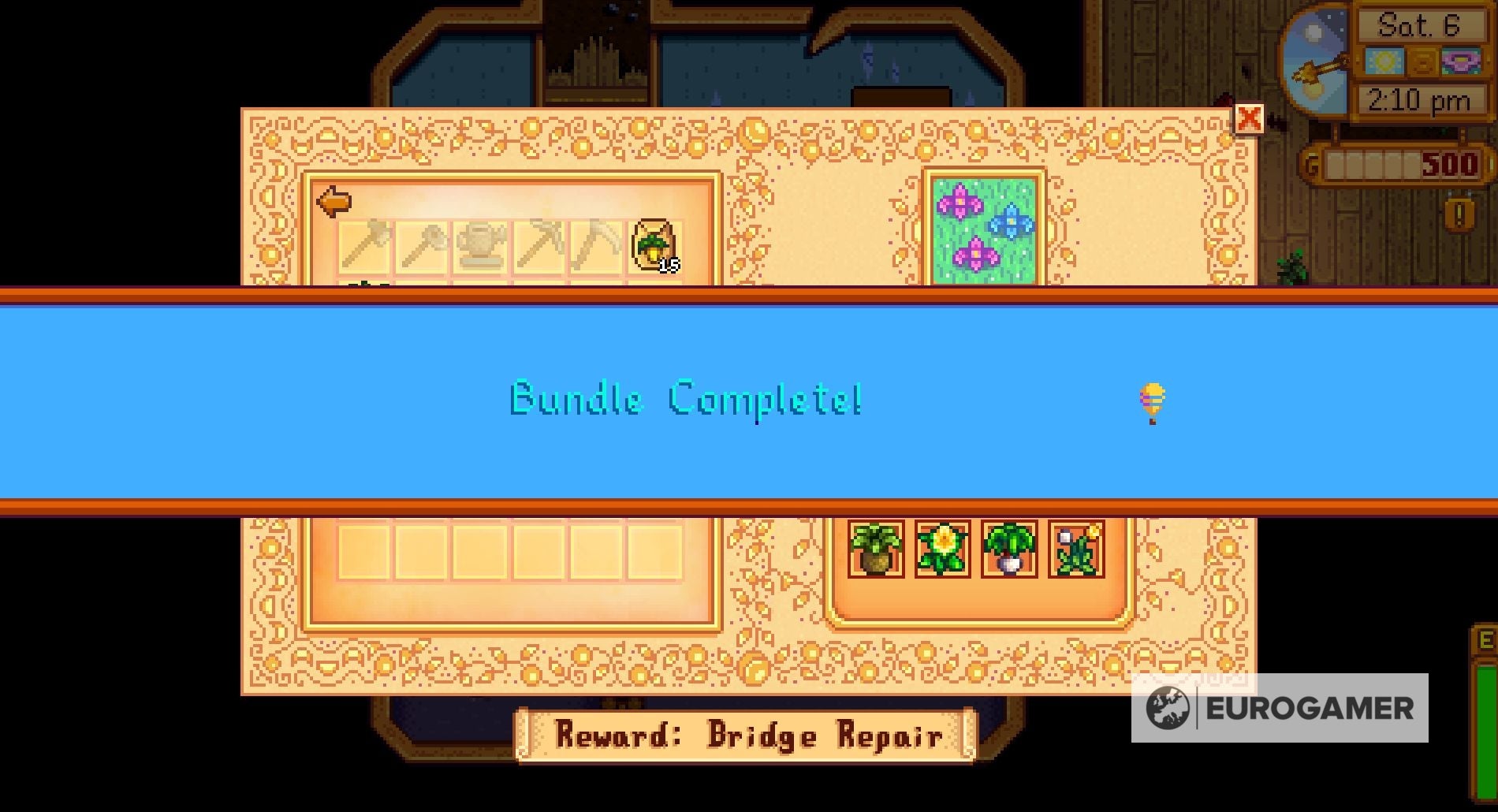Select the Scythe in the inventory row
1498x812 pixels.
pos(597,244)
